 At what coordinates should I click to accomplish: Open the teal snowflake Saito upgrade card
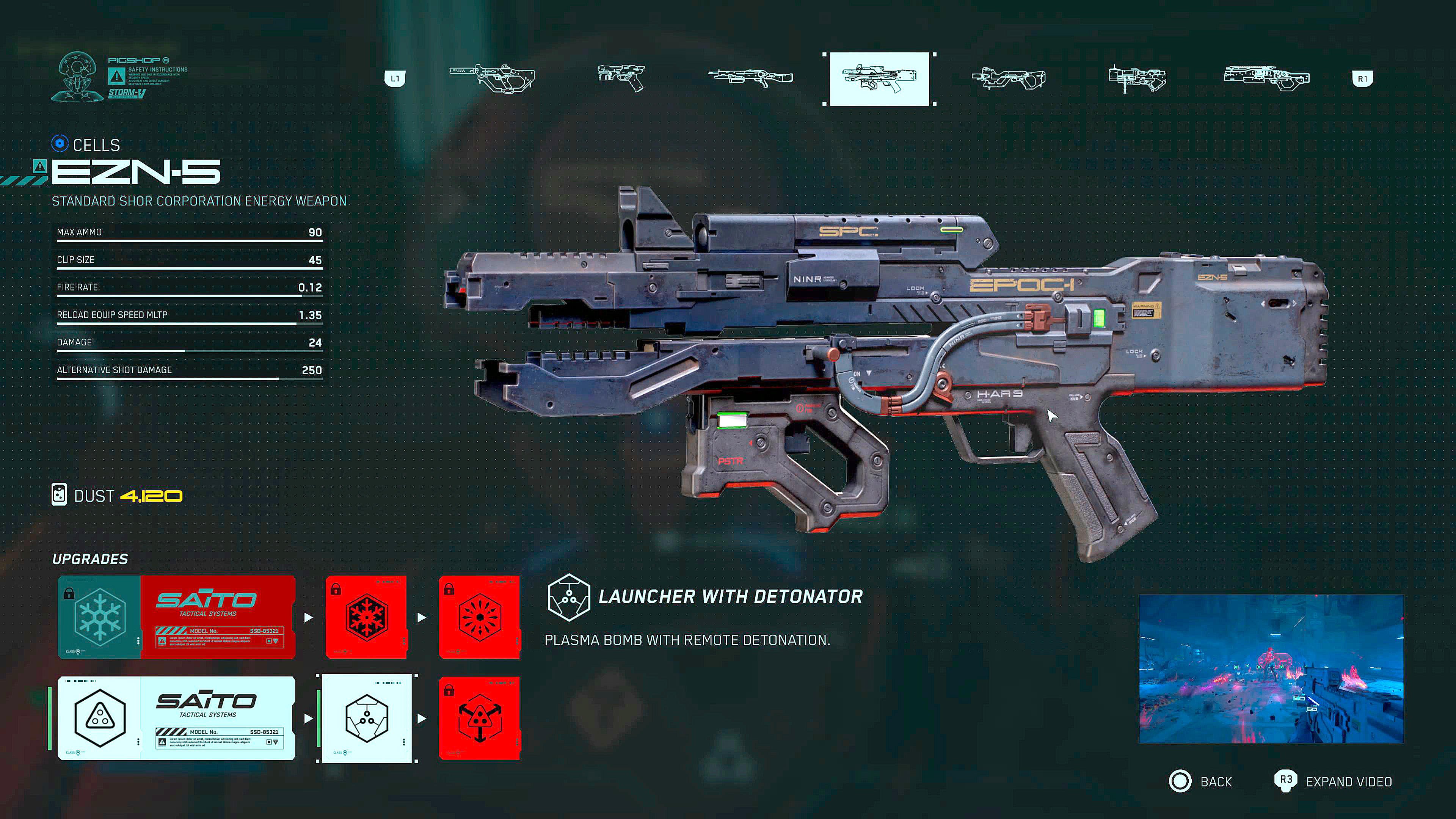point(176,617)
